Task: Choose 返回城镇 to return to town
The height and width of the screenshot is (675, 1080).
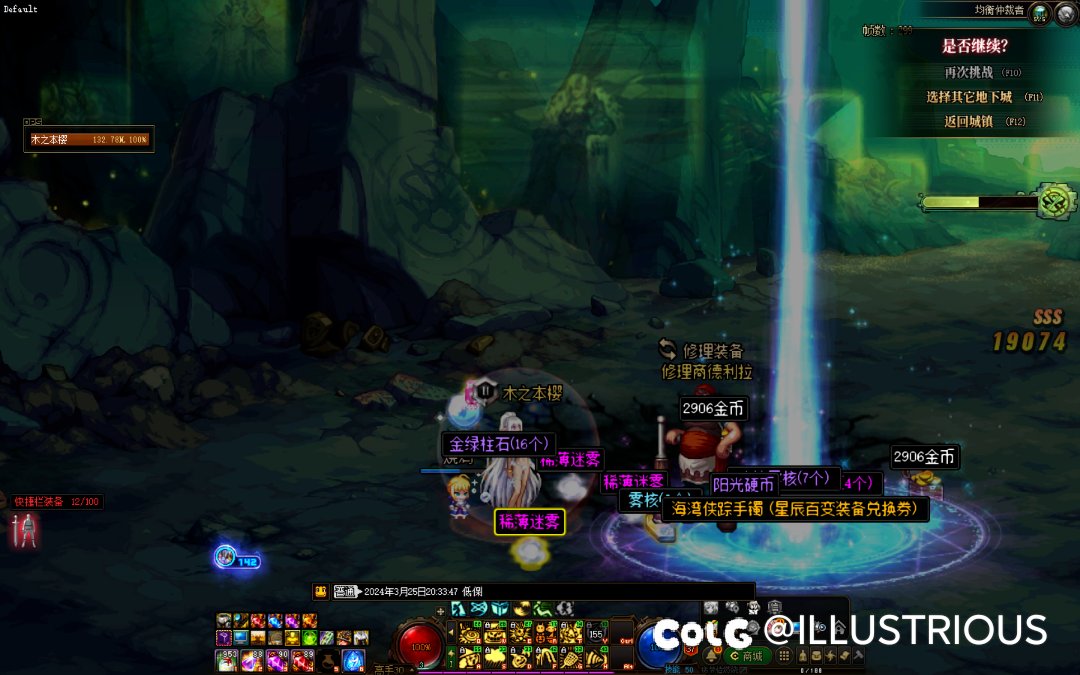Action: point(969,121)
